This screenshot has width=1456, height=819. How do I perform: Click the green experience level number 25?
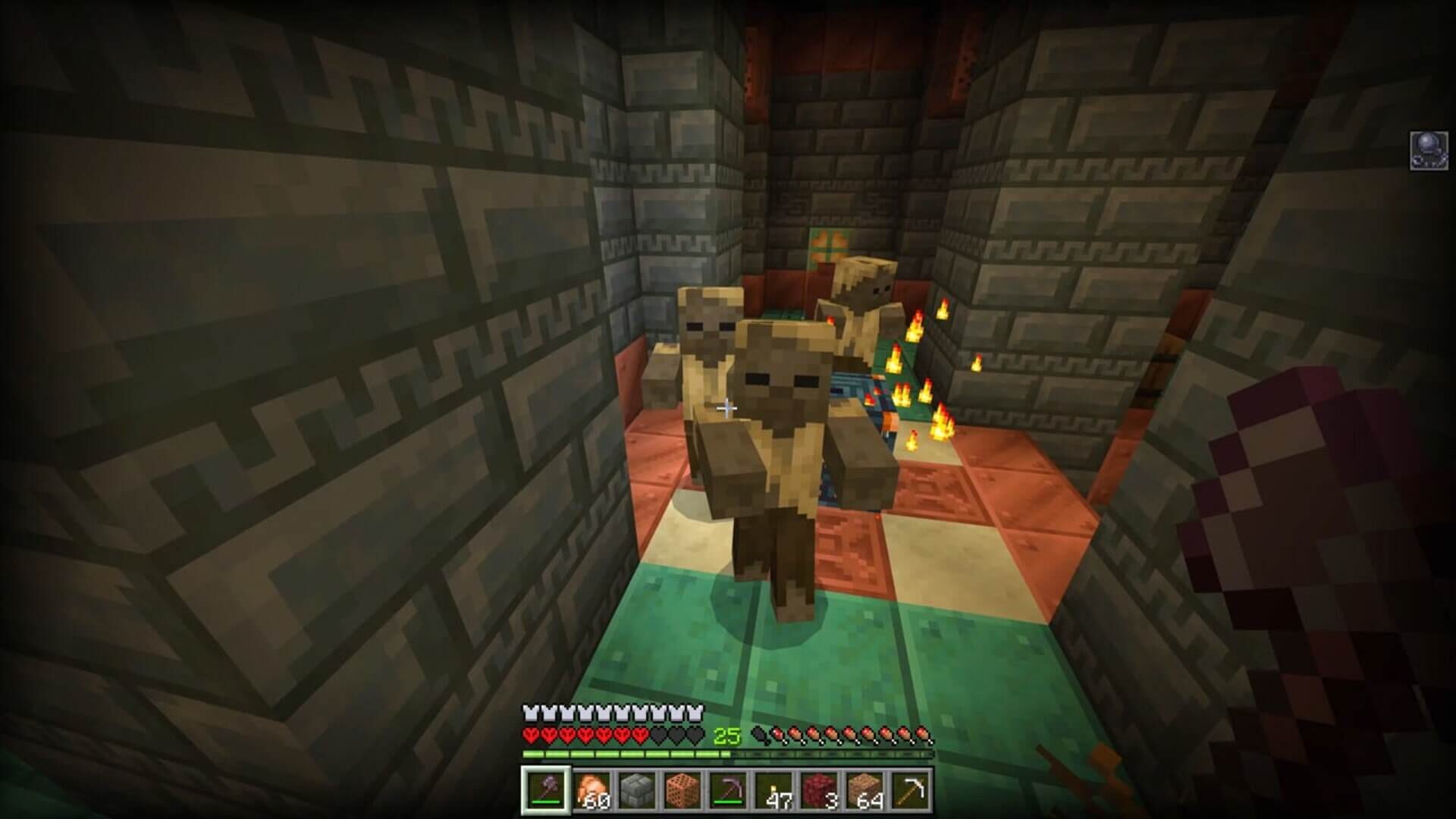[726, 736]
